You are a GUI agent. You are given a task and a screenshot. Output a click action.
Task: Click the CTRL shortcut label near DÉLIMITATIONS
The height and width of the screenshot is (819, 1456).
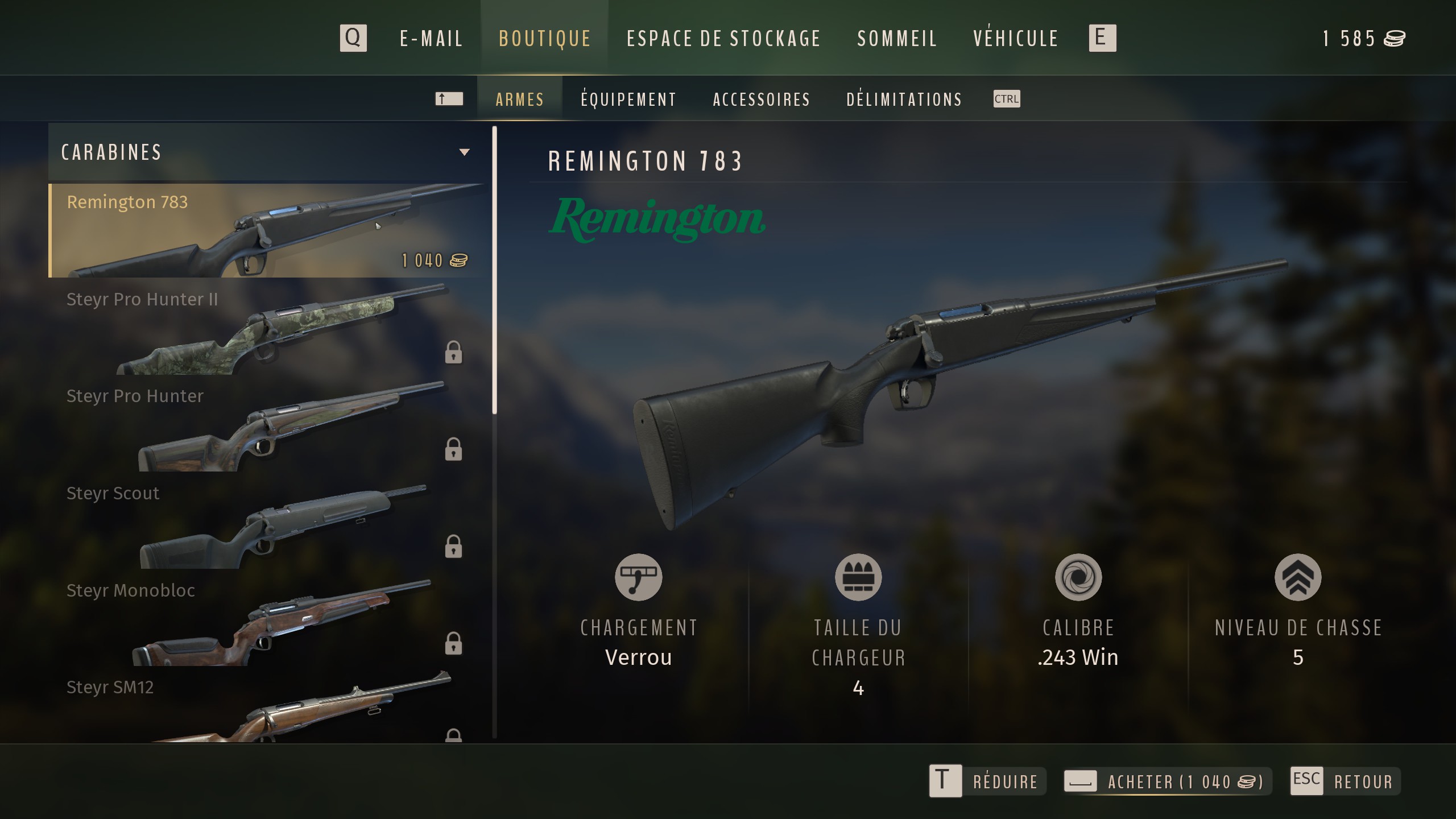tap(1006, 99)
